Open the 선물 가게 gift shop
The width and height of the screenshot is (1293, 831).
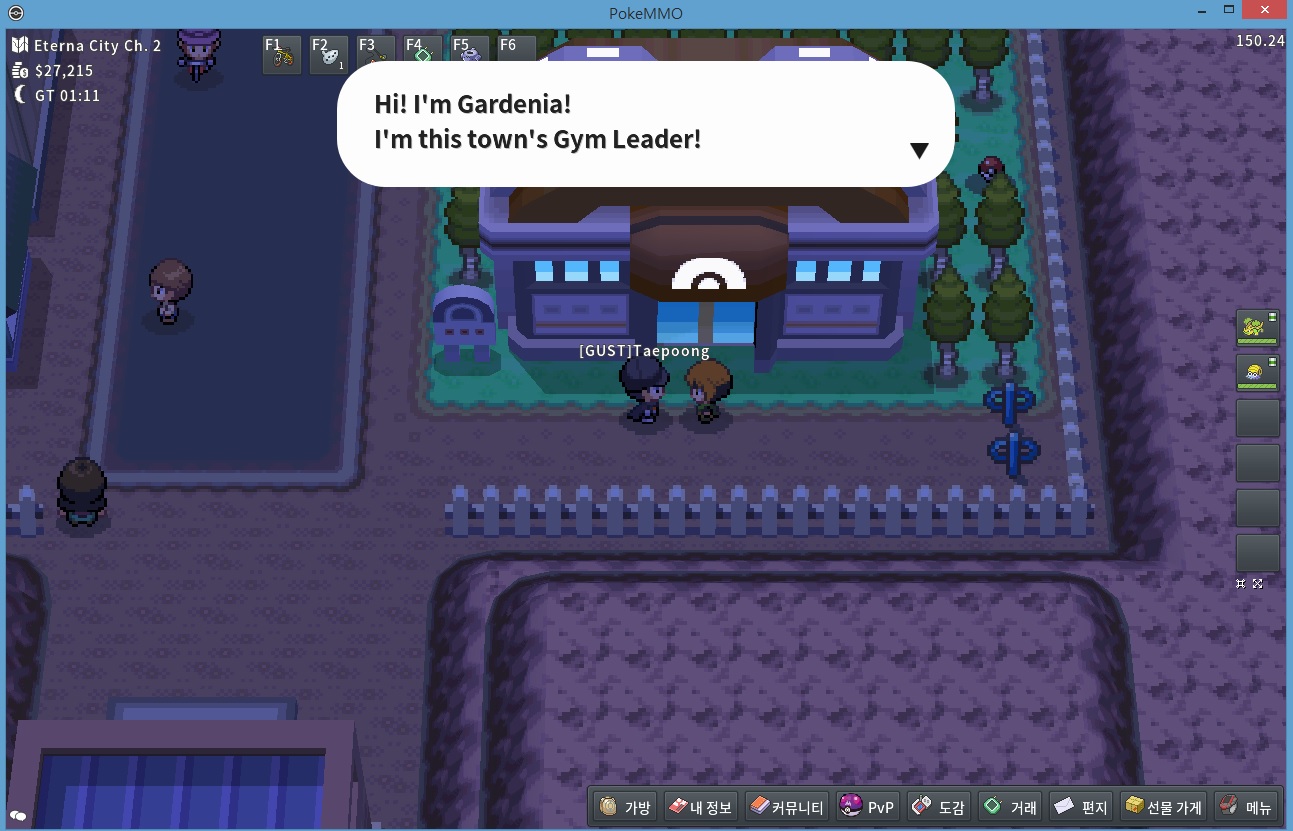click(1162, 807)
